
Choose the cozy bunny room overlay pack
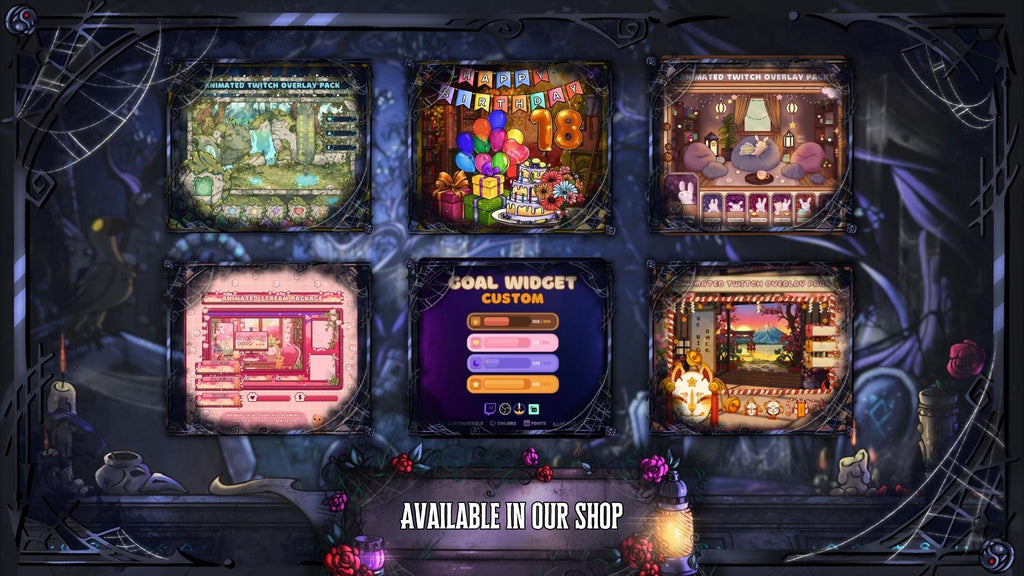751,145
